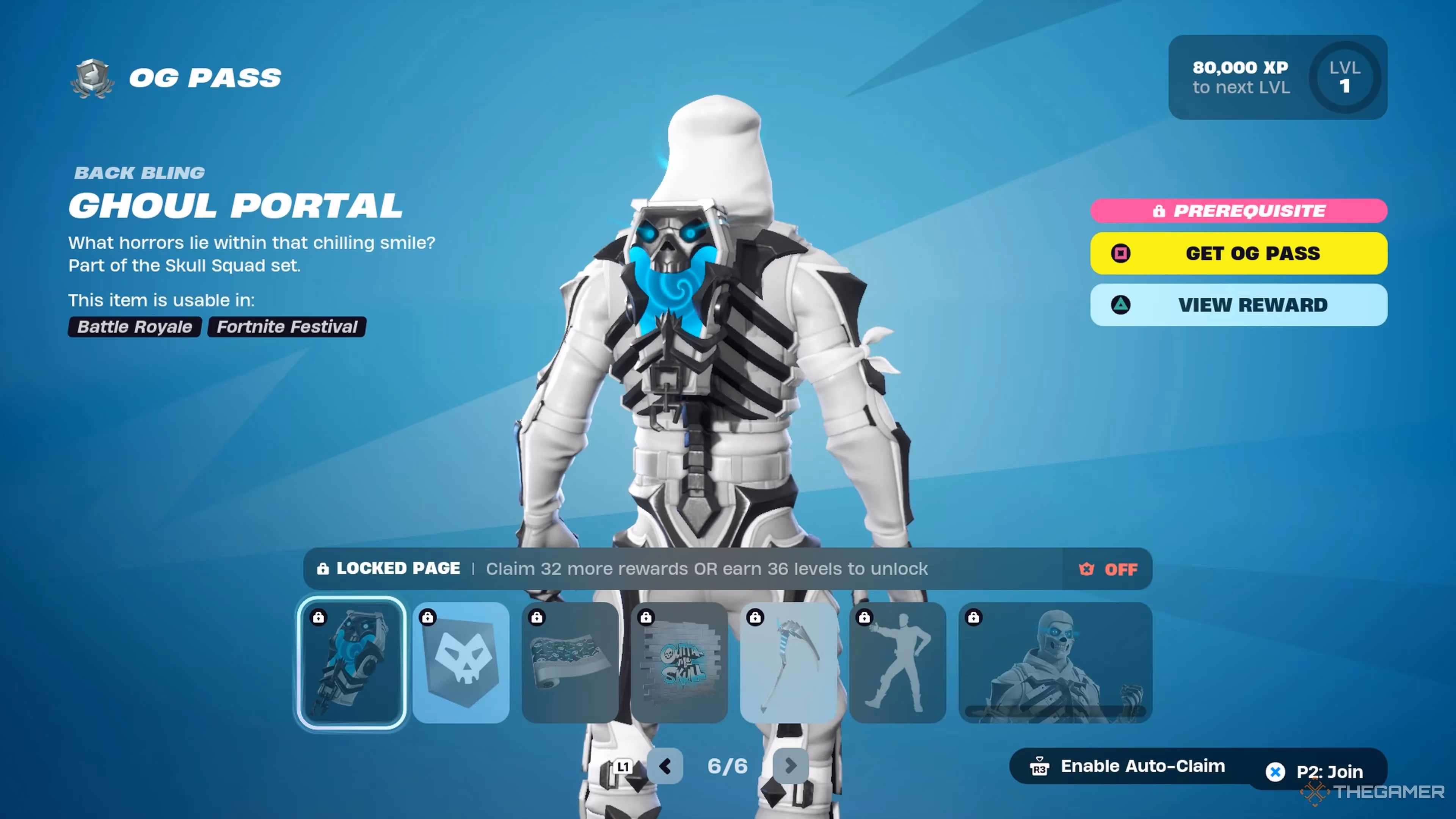This screenshot has height=819, width=1456.
Task: Select the Outta My Skull spray reward
Action: (679, 661)
